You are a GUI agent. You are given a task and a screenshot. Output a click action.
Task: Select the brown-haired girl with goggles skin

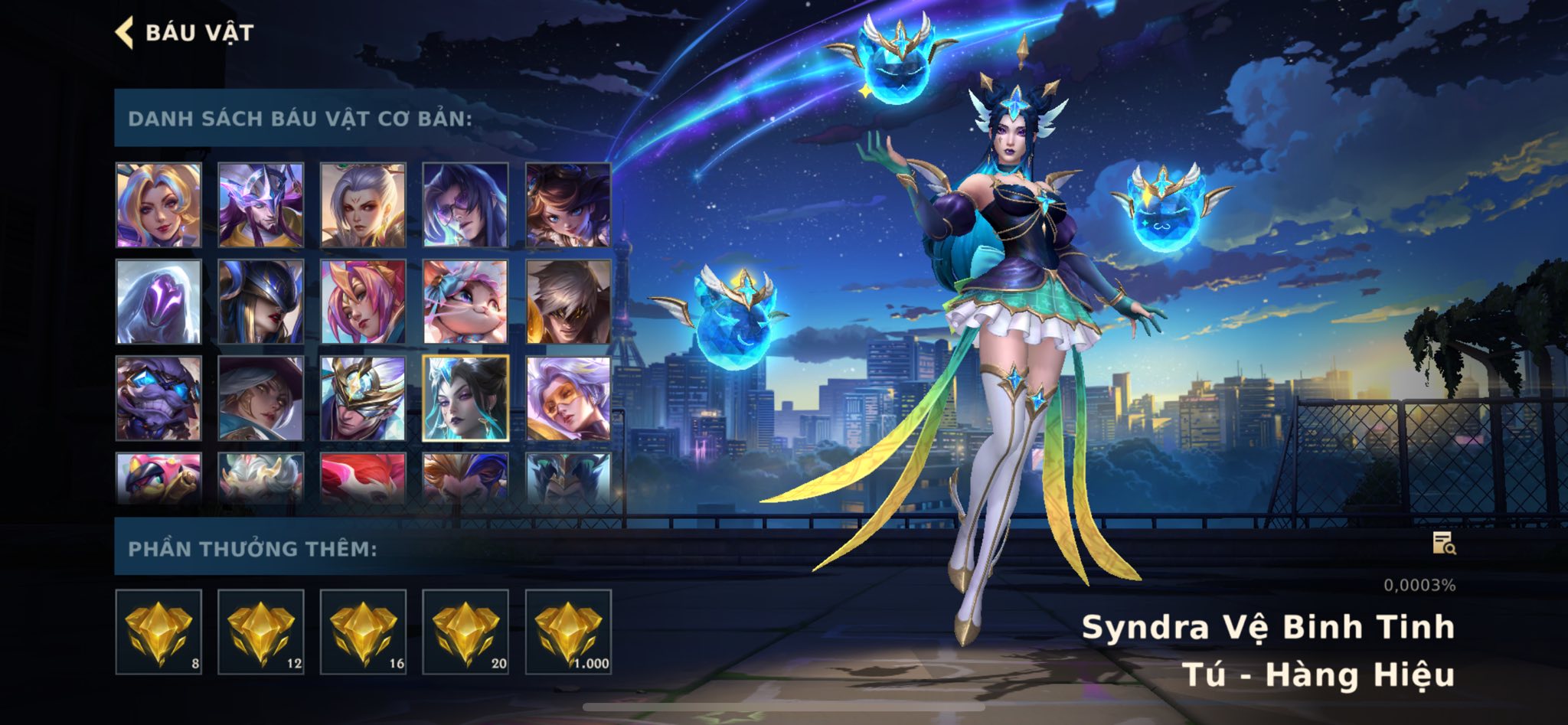568,205
